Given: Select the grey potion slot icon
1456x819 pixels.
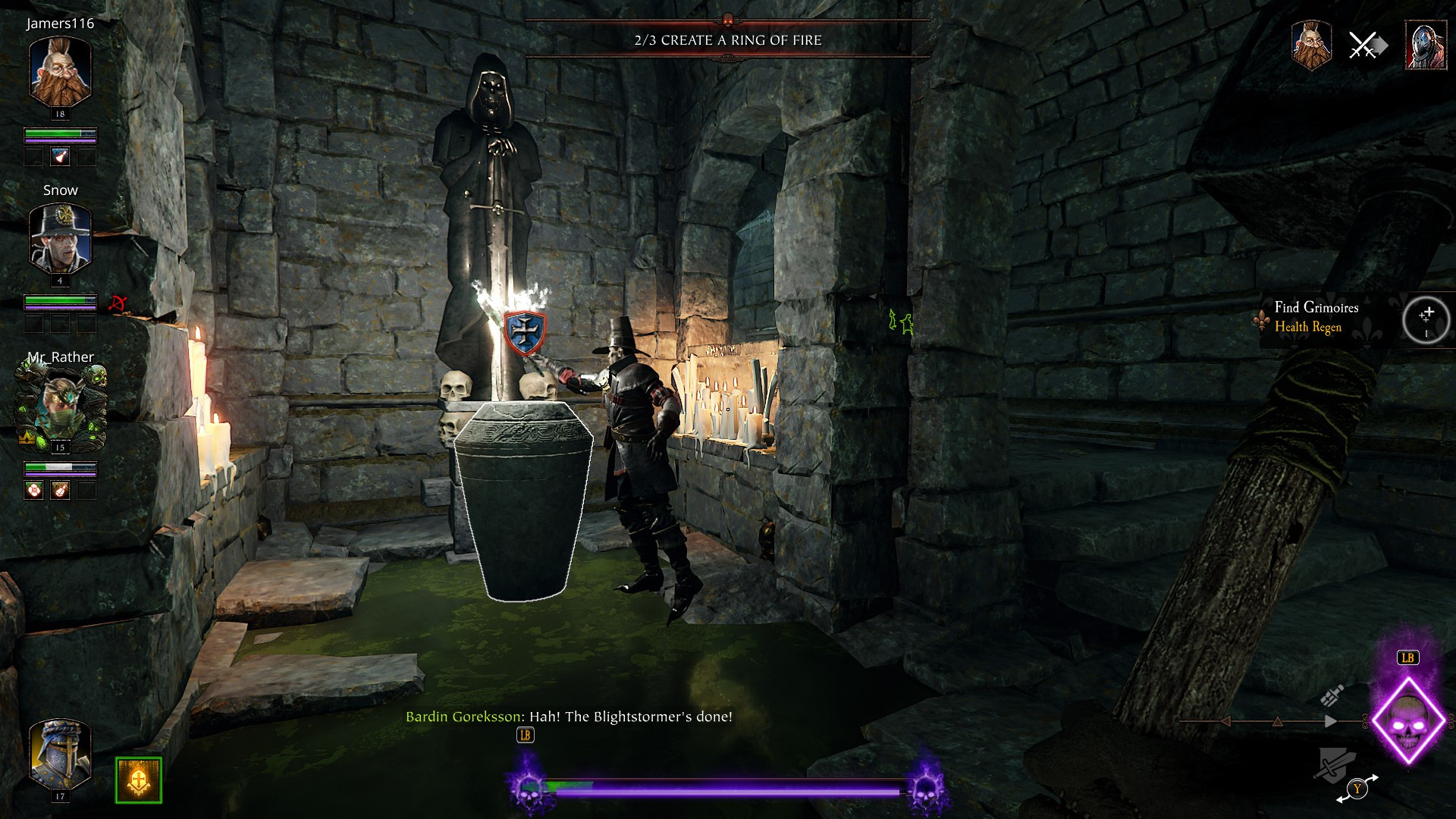Looking at the screenshot, I should coord(1332,695).
